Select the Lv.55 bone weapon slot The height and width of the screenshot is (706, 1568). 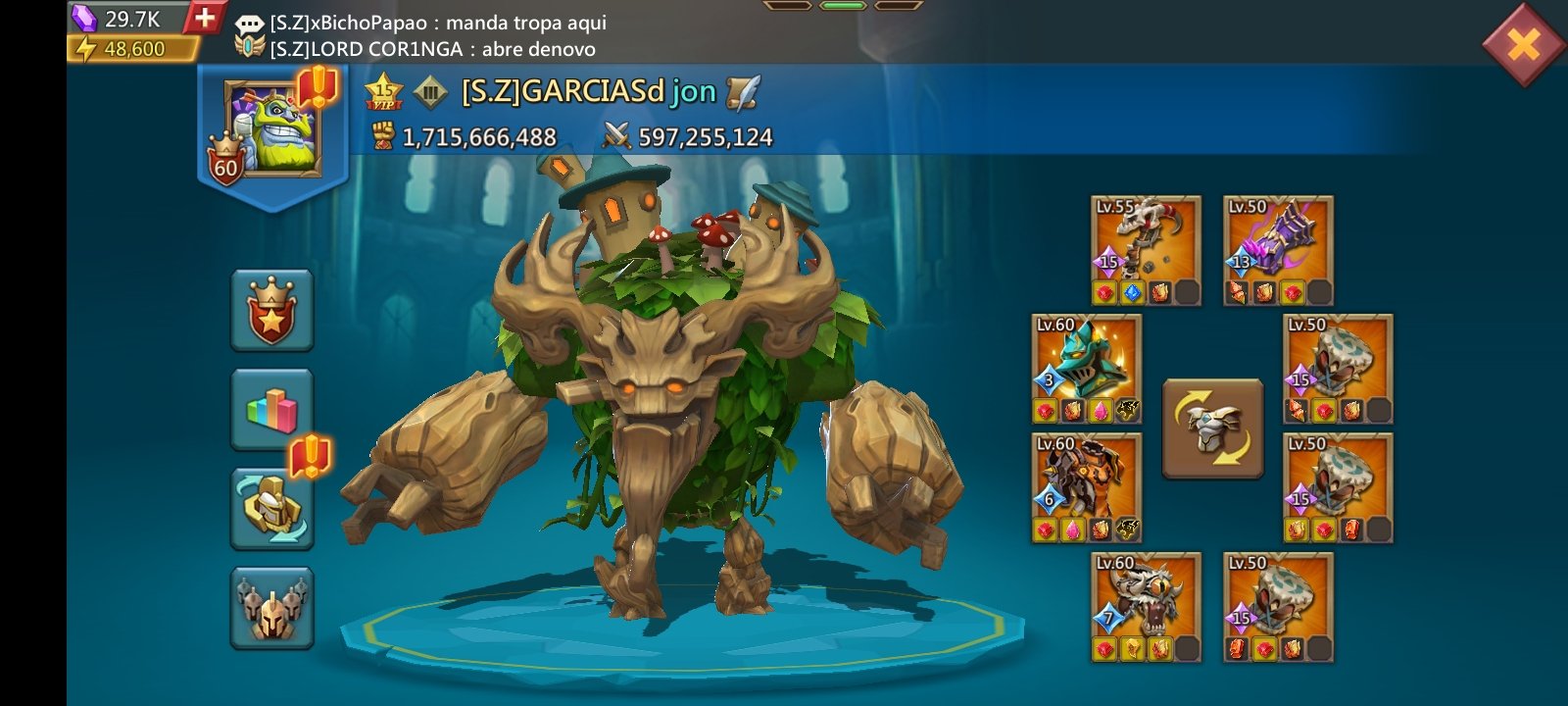(x=1146, y=250)
